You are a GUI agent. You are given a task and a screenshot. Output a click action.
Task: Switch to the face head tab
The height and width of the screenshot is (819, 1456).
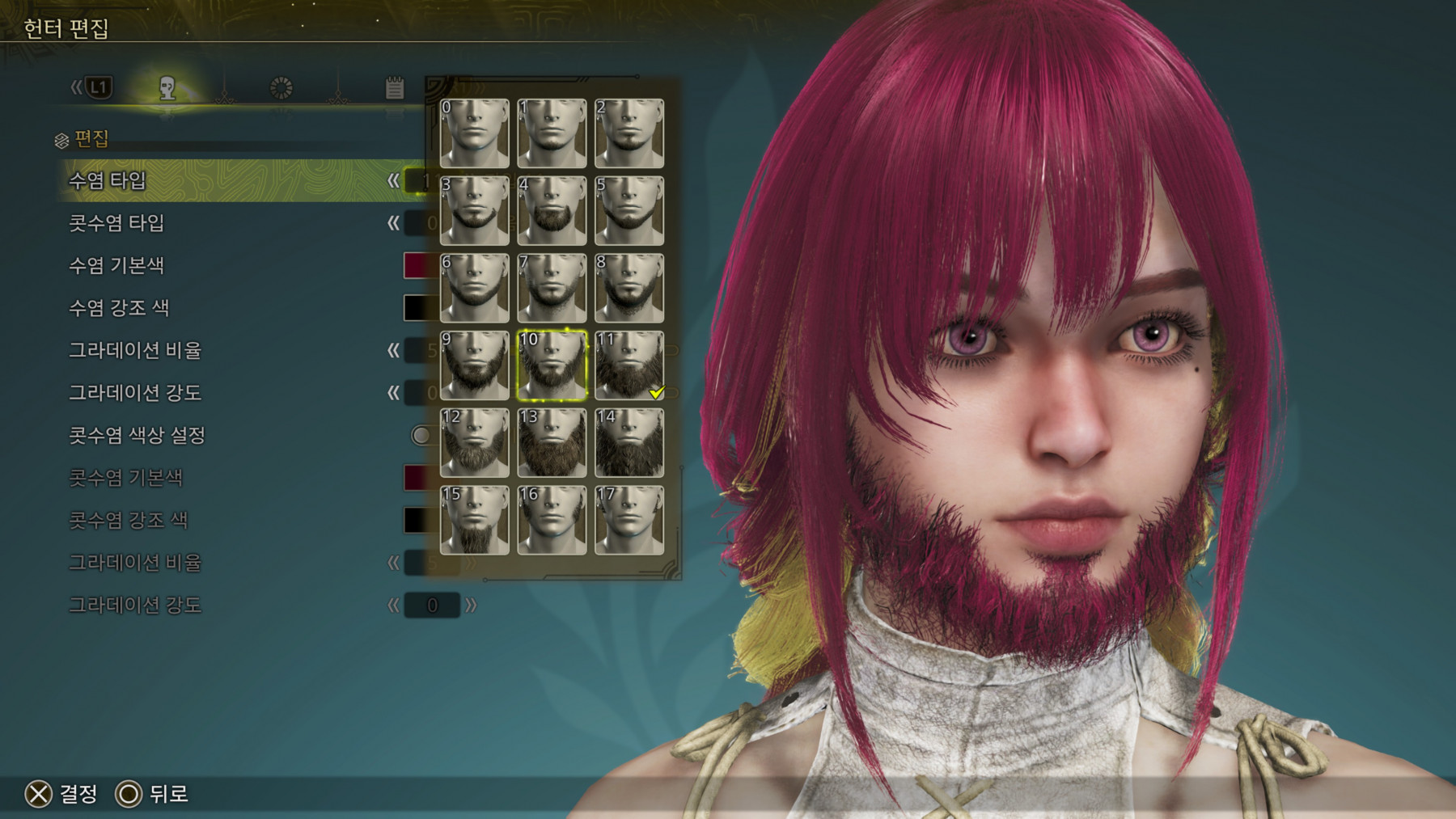(167, 88)
